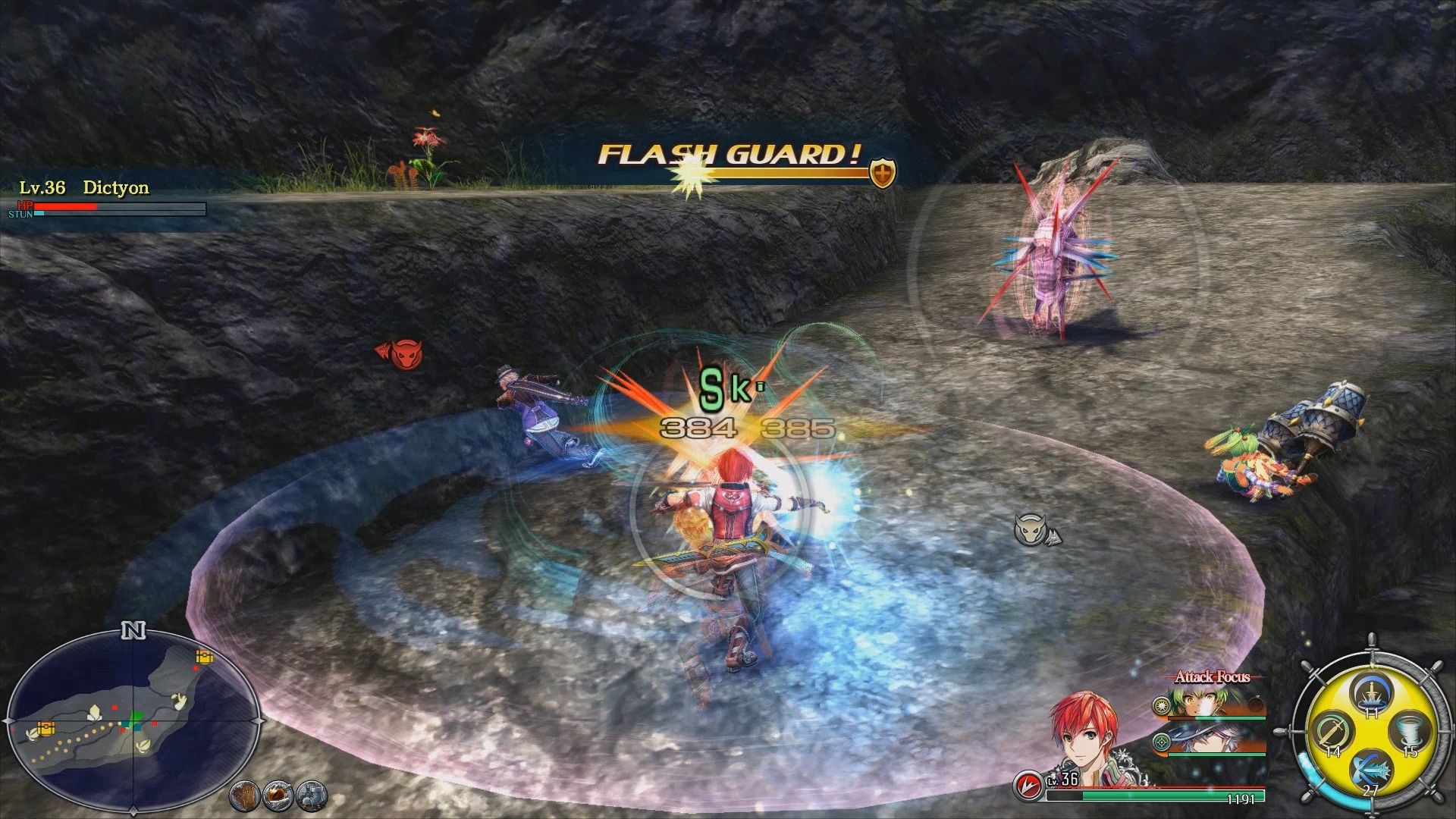Click the south diamond arrow on the minimap compass
The height and width of the screenshot is (819, 1456).
pyautogui.click(x=133, y=809)
